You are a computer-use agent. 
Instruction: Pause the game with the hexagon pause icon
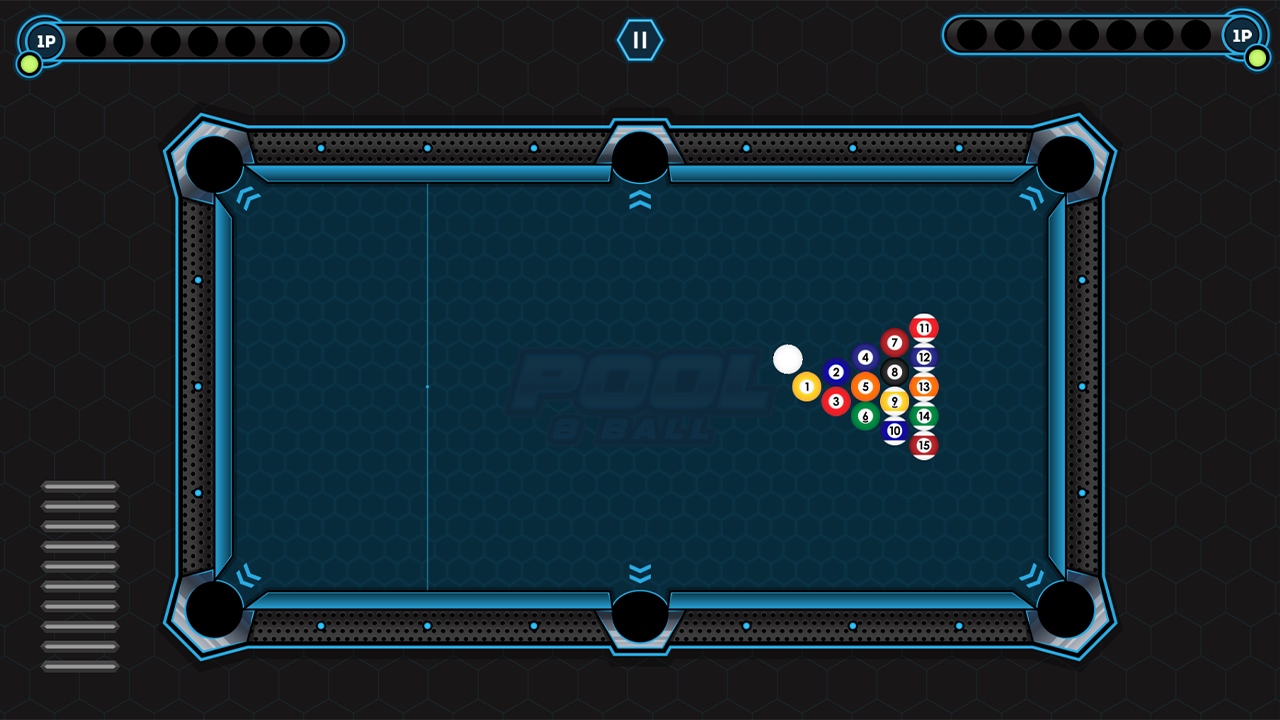(640, 40)
